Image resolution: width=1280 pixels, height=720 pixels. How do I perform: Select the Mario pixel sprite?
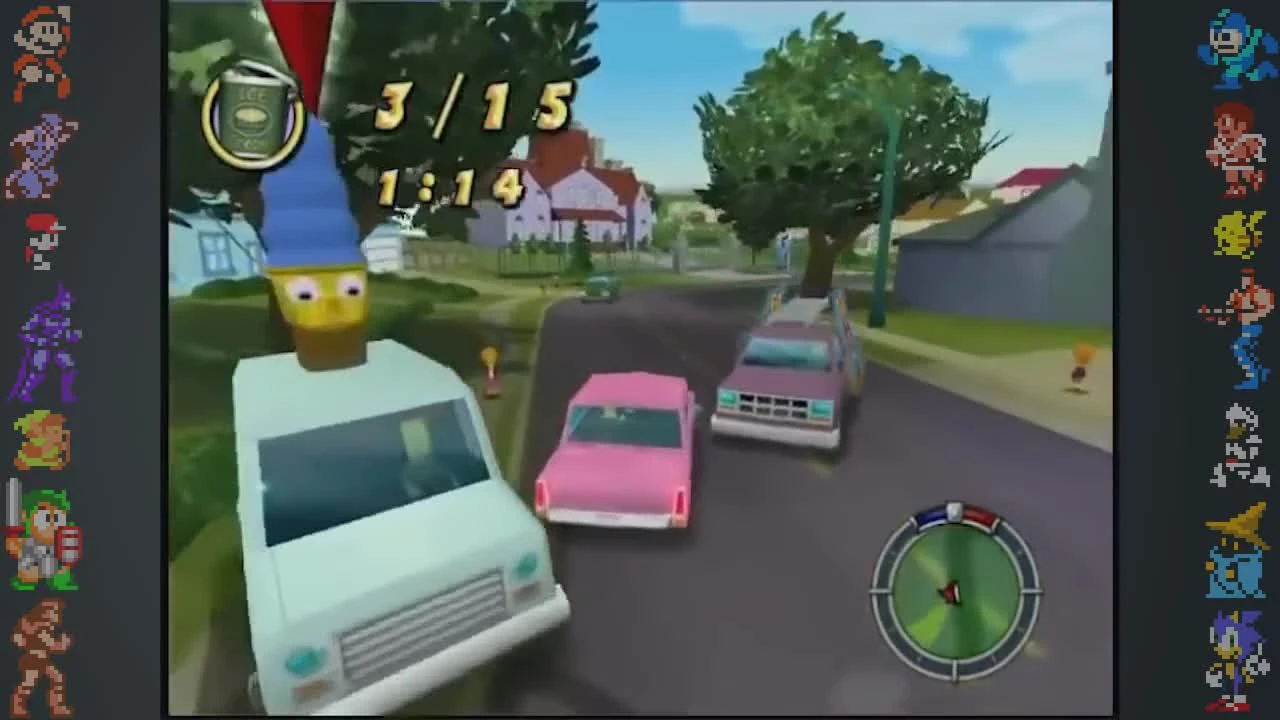pyautogui.click(x=38, y=50)
